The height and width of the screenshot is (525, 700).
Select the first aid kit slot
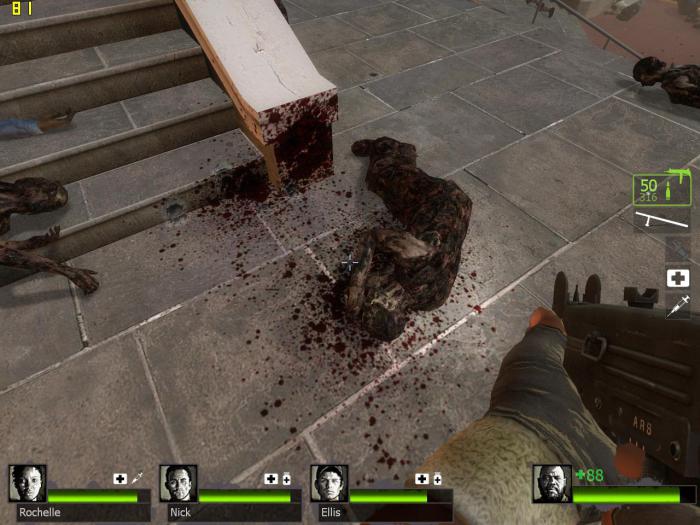click(678, 278)
